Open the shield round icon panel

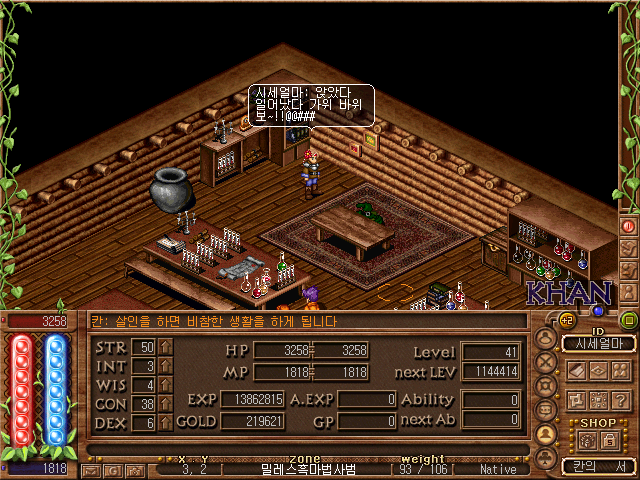546,385
